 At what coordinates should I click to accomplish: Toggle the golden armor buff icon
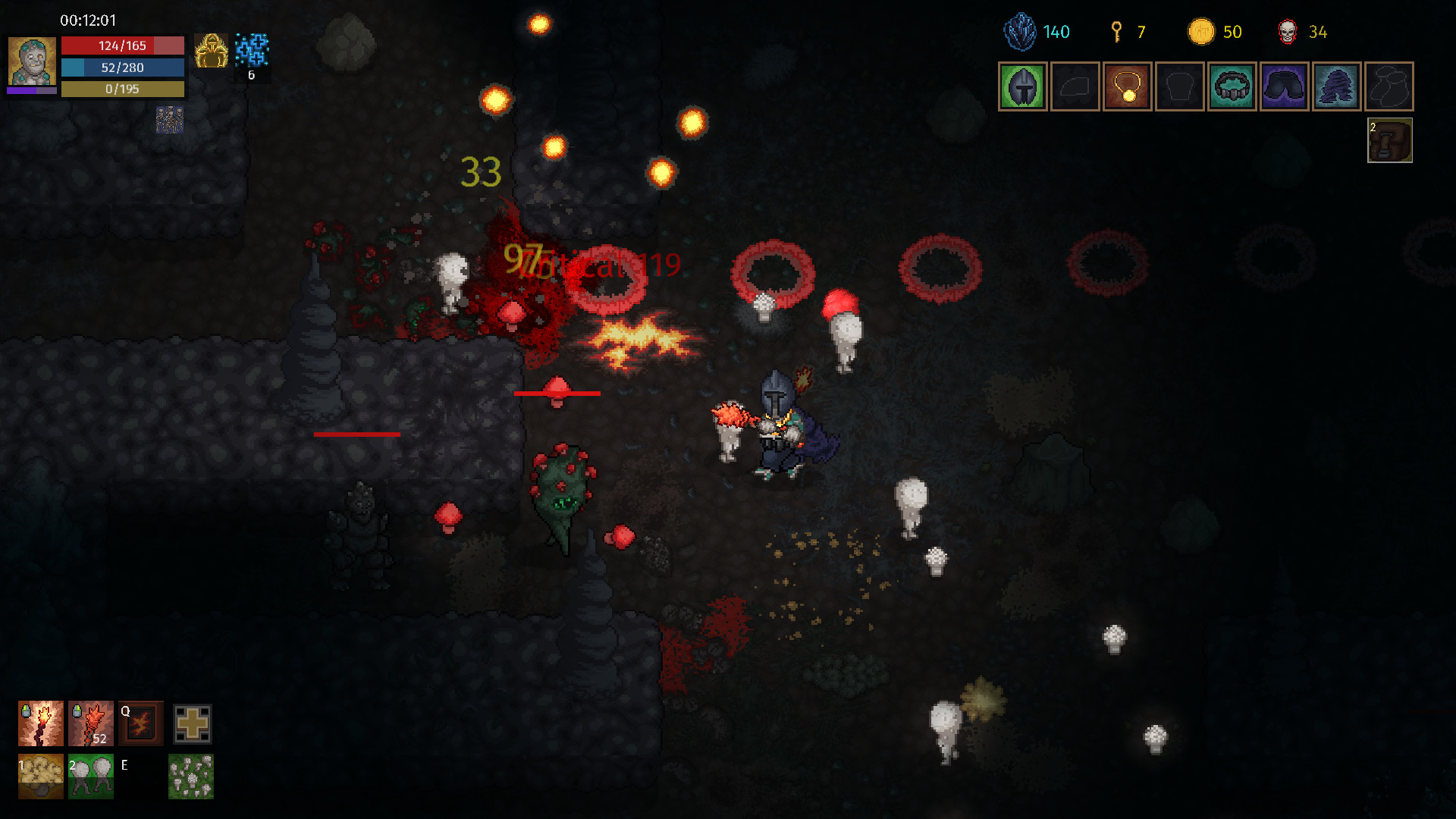(x=212, y=51)
